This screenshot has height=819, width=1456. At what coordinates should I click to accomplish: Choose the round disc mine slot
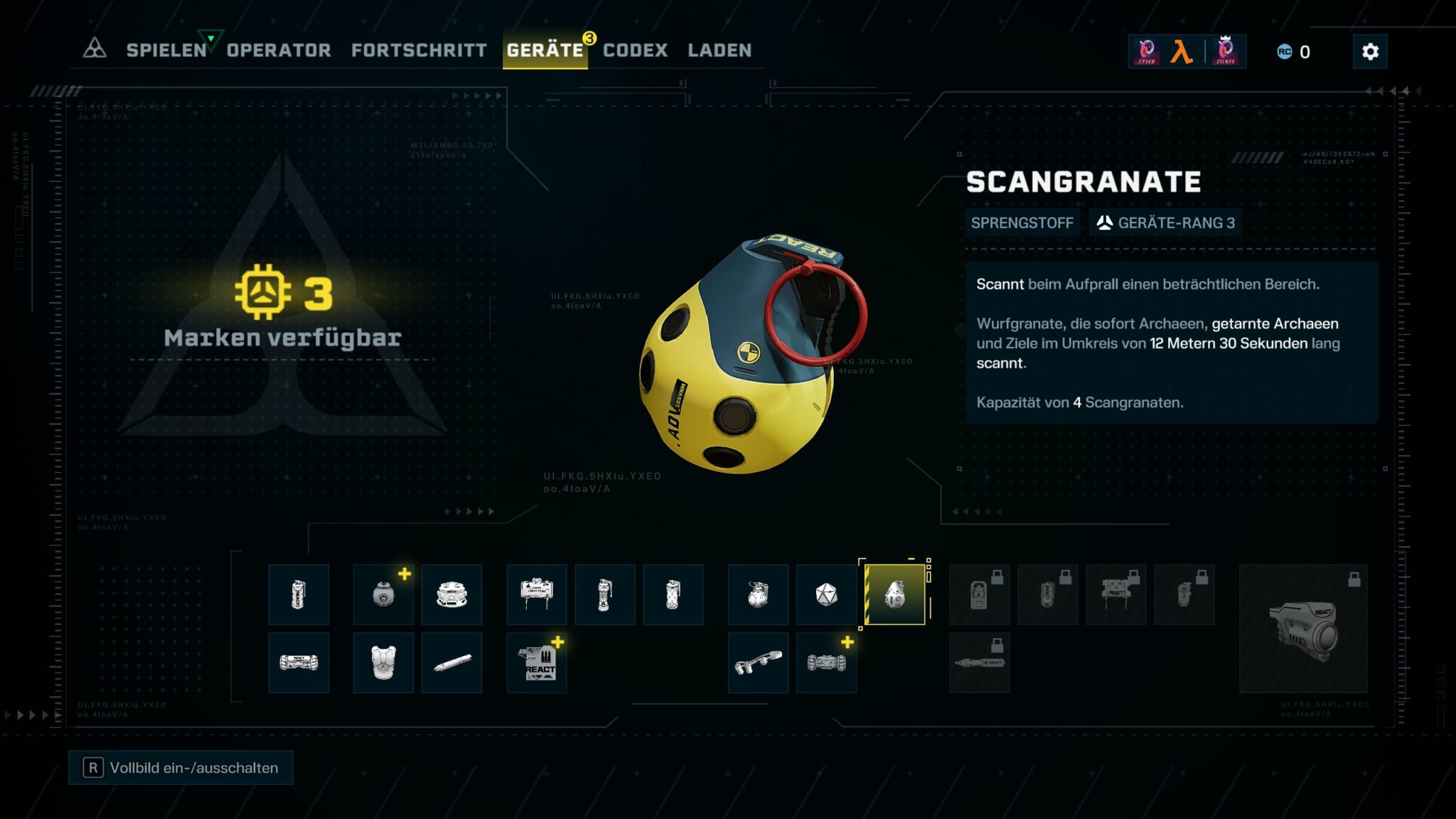451,594
